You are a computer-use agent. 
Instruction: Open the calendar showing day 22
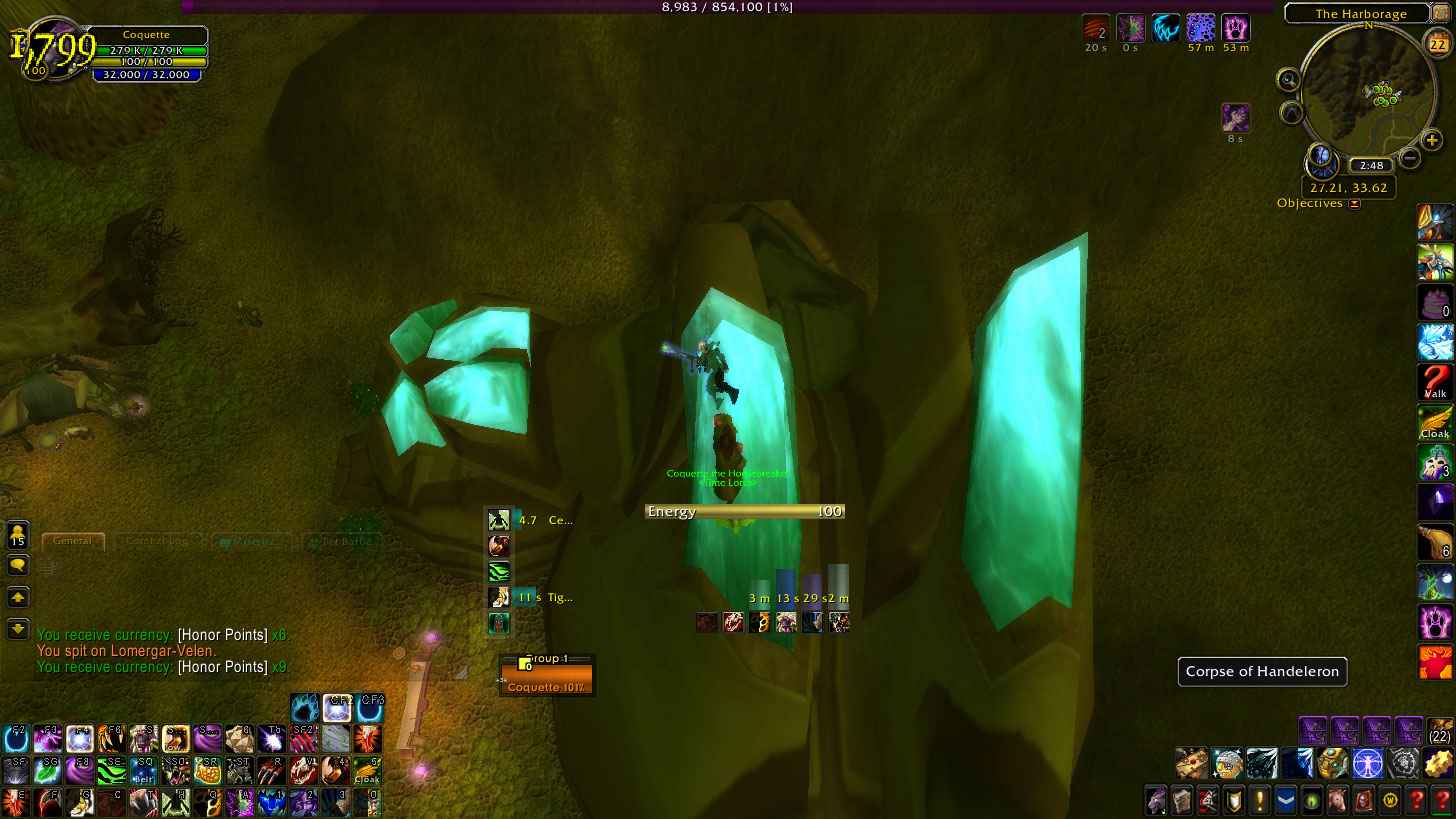(x=1437, y=43)
